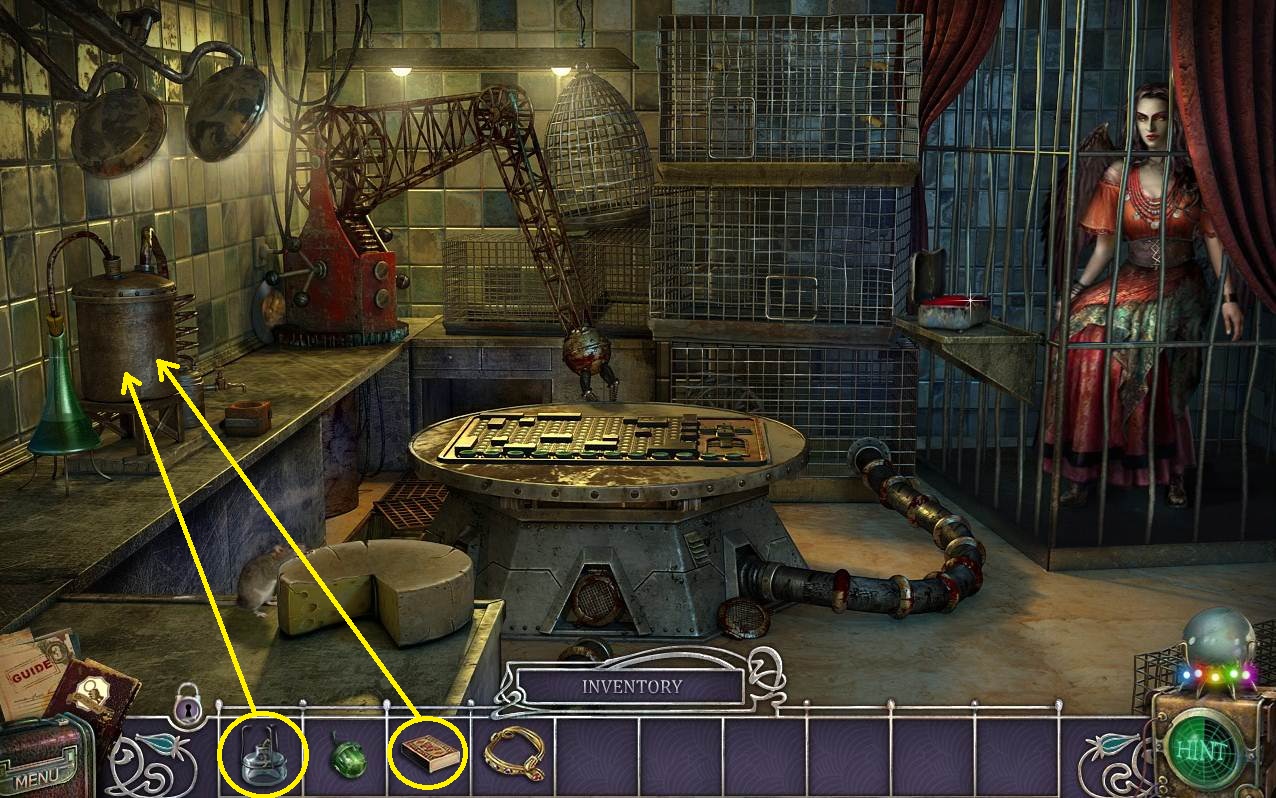Select the golden jeweled collar item
The width and height of the screenshot is (1276, 798).
pyautogui.click(x=515, y=752)
